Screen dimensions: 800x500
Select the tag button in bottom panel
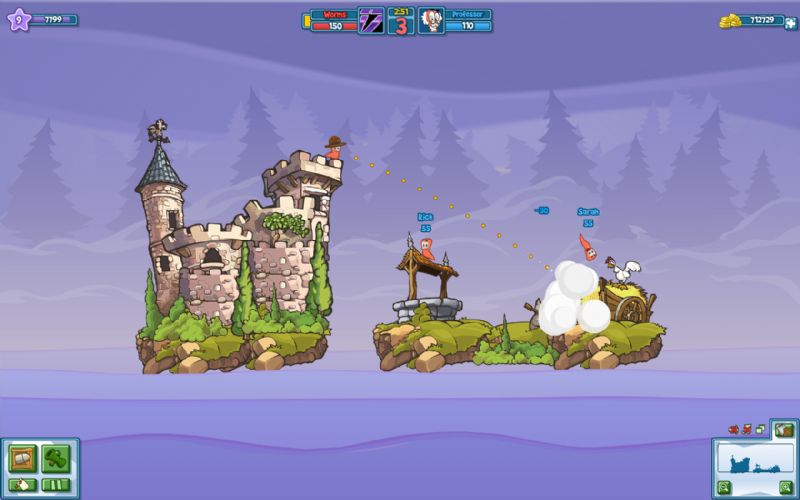pos(22,485)
